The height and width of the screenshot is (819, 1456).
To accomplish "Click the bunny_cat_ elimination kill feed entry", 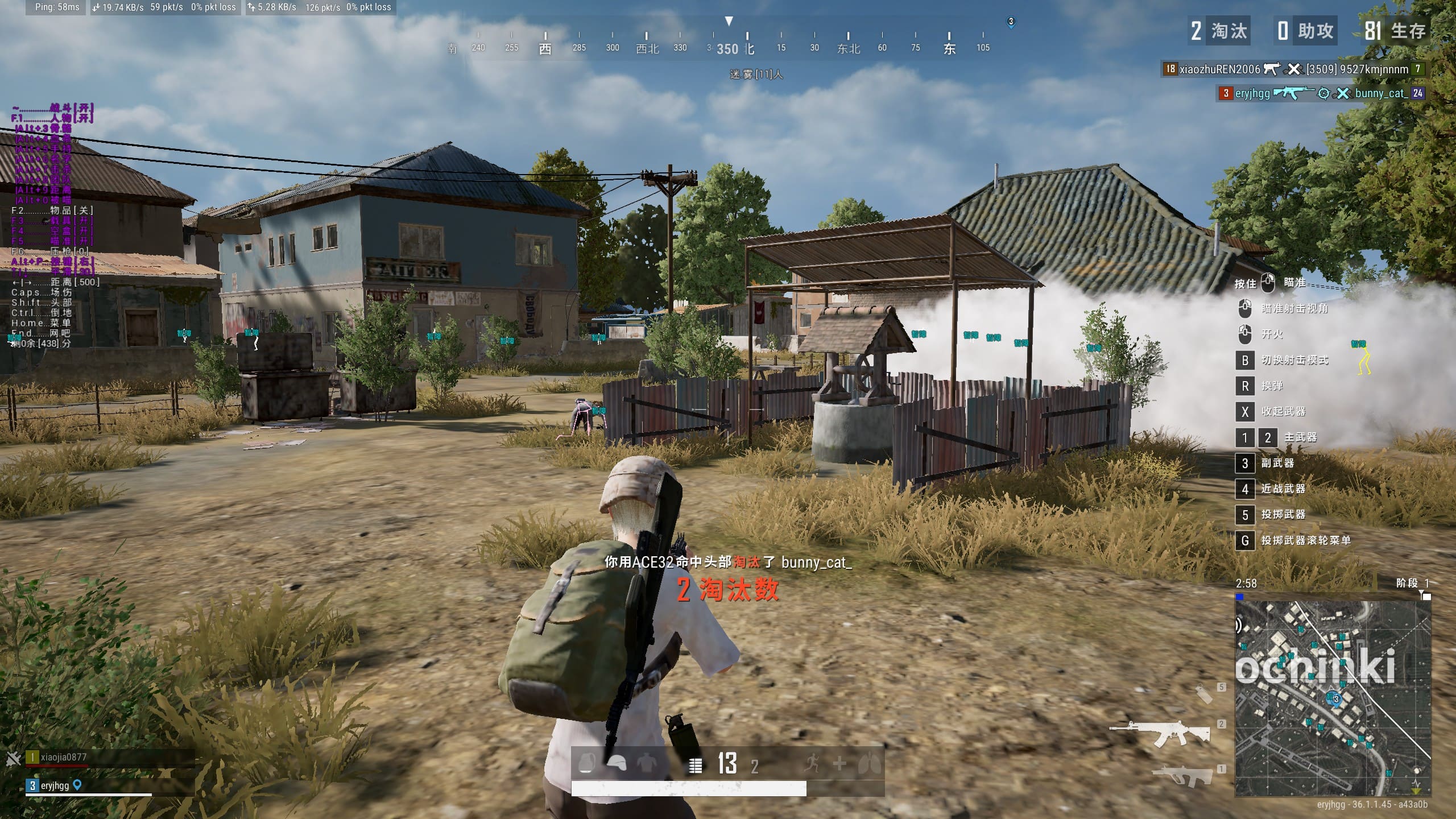I will (1319, 93).
